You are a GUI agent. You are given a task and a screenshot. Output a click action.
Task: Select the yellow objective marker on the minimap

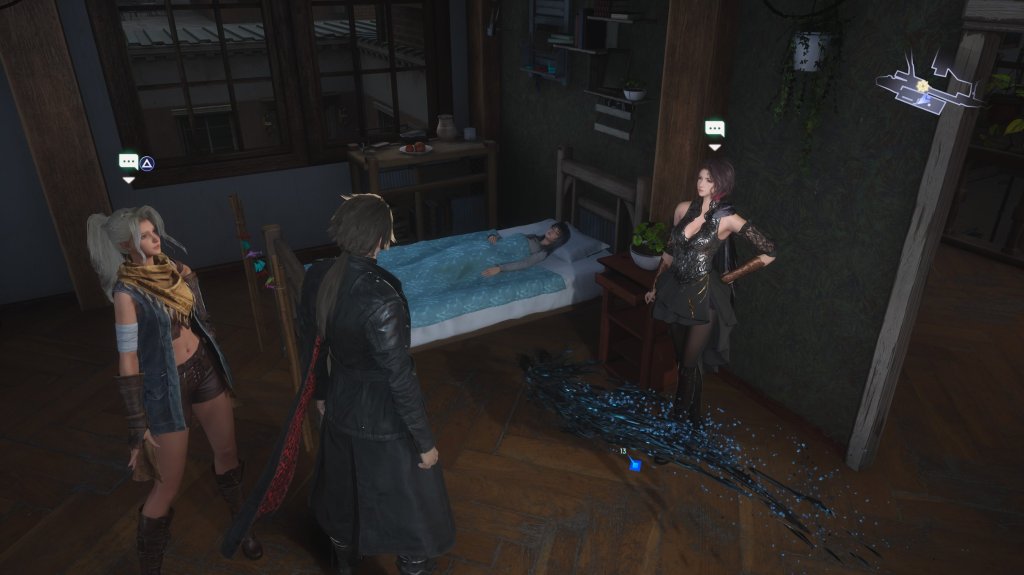pyautogui.click(x=923, y=87)
